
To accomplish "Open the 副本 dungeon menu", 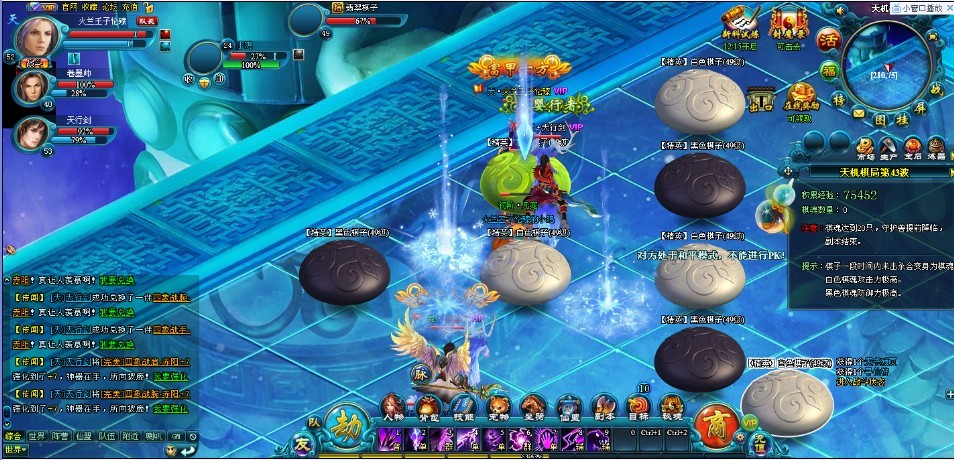I will pos(602,405).
